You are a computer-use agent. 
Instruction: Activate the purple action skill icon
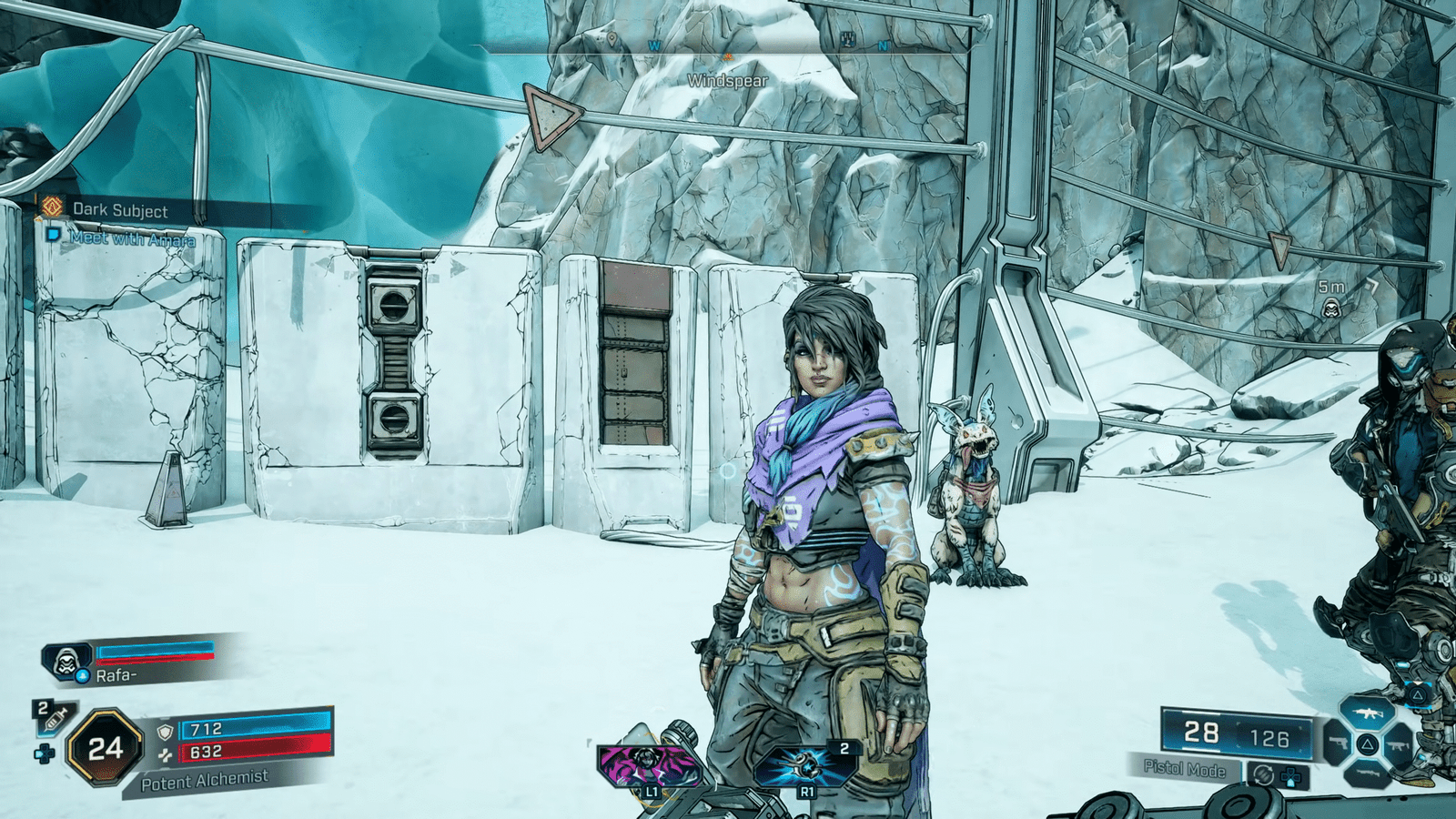click(x=648, y=765)
